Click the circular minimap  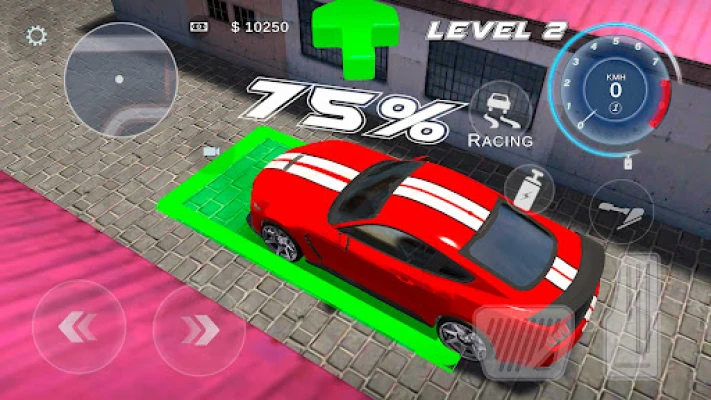tap(118, 77)
